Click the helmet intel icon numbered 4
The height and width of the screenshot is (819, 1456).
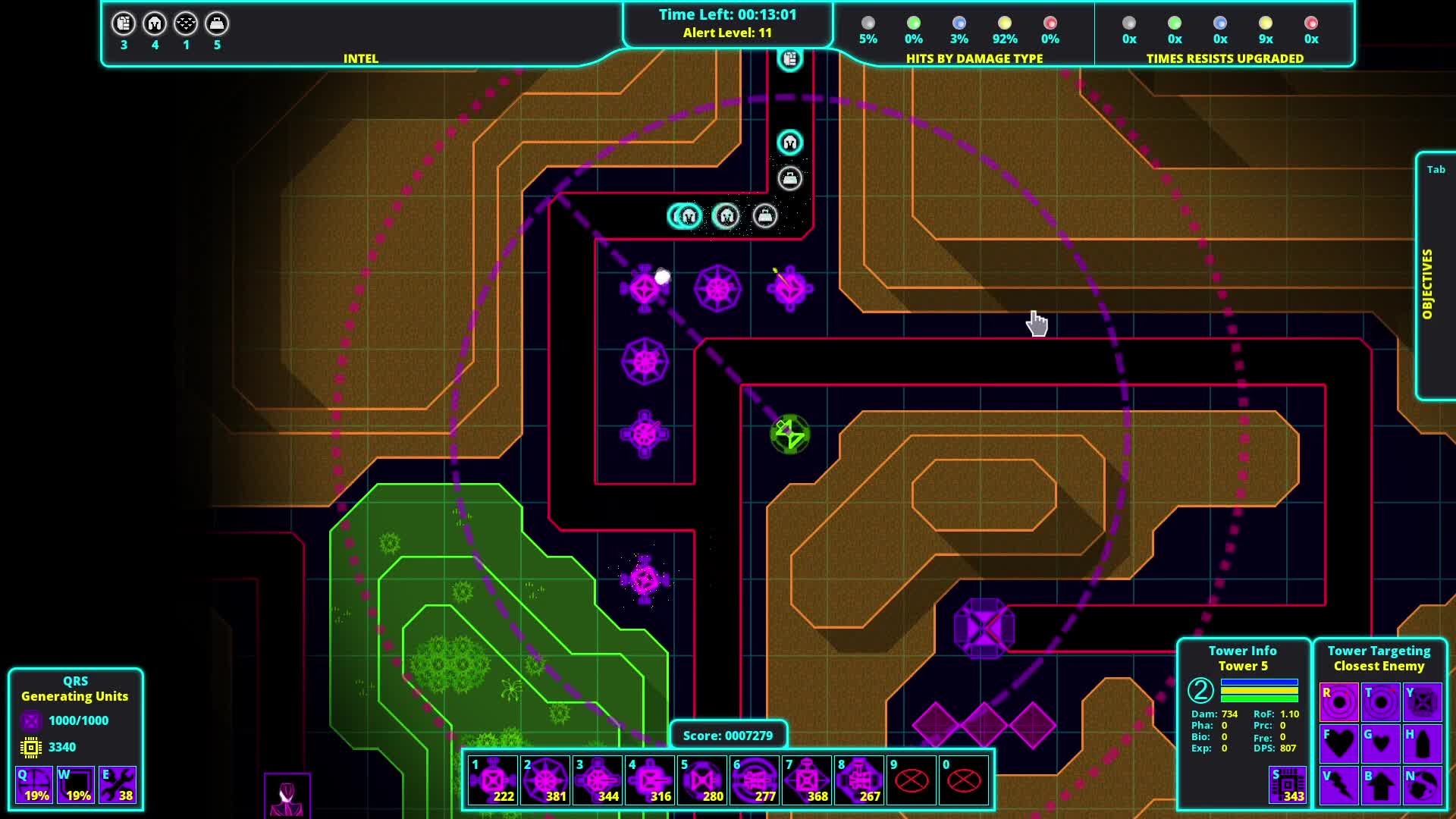pos(155,24)
